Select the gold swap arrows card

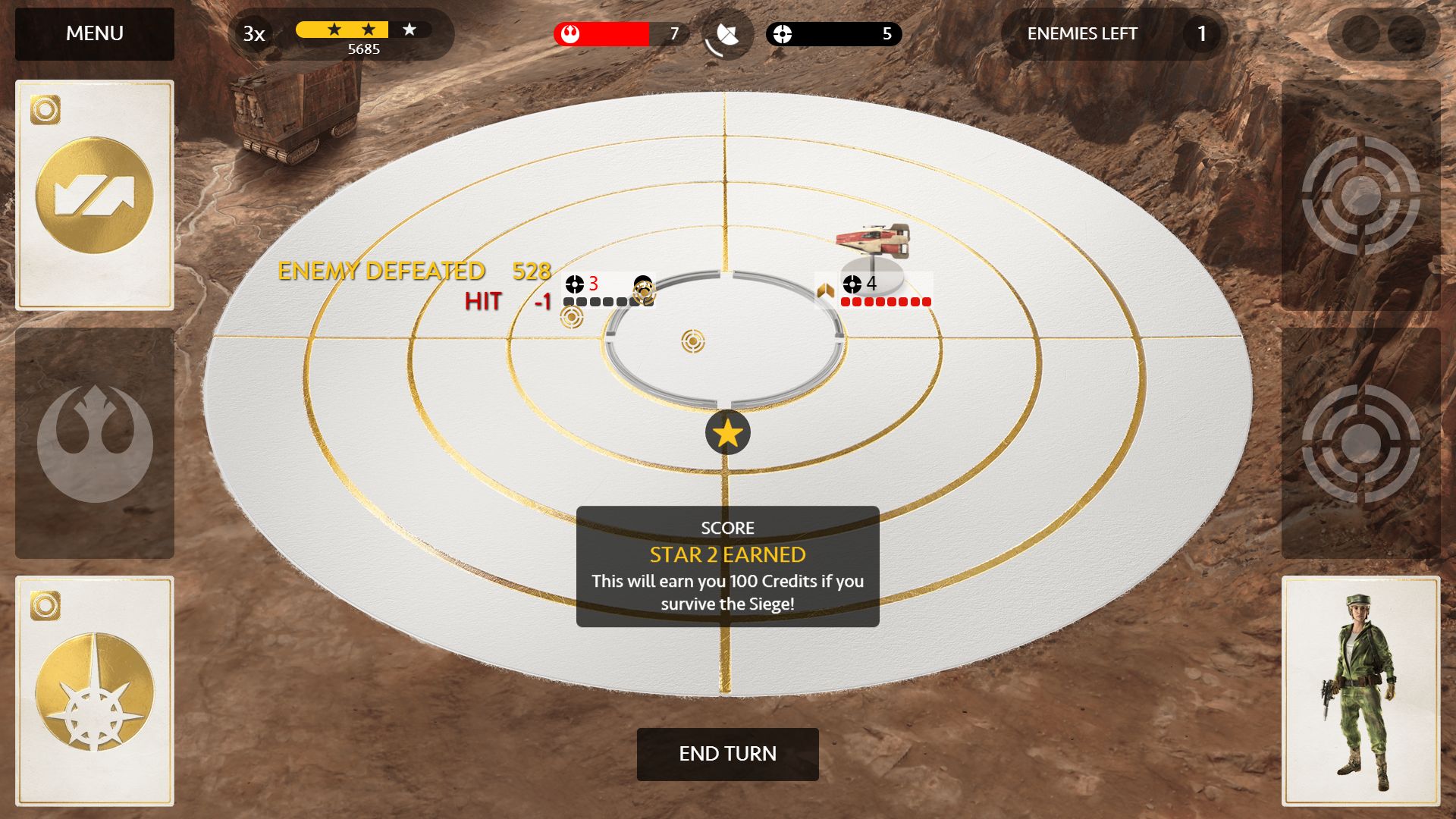(95, 195)
